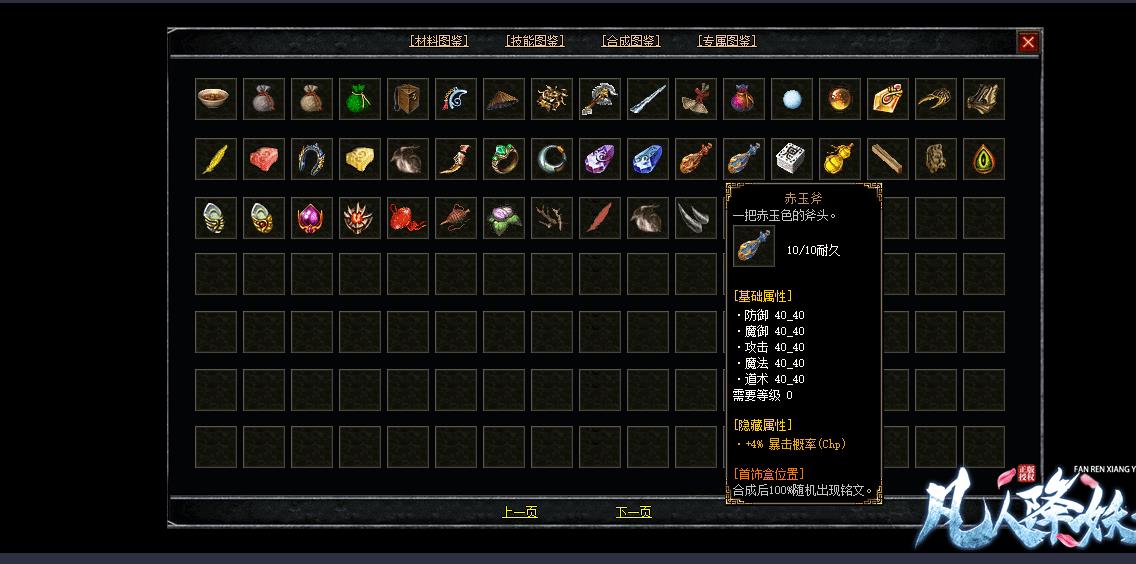Select the soup bowl item
The image size is (1136, 564).
click(216, 99)
